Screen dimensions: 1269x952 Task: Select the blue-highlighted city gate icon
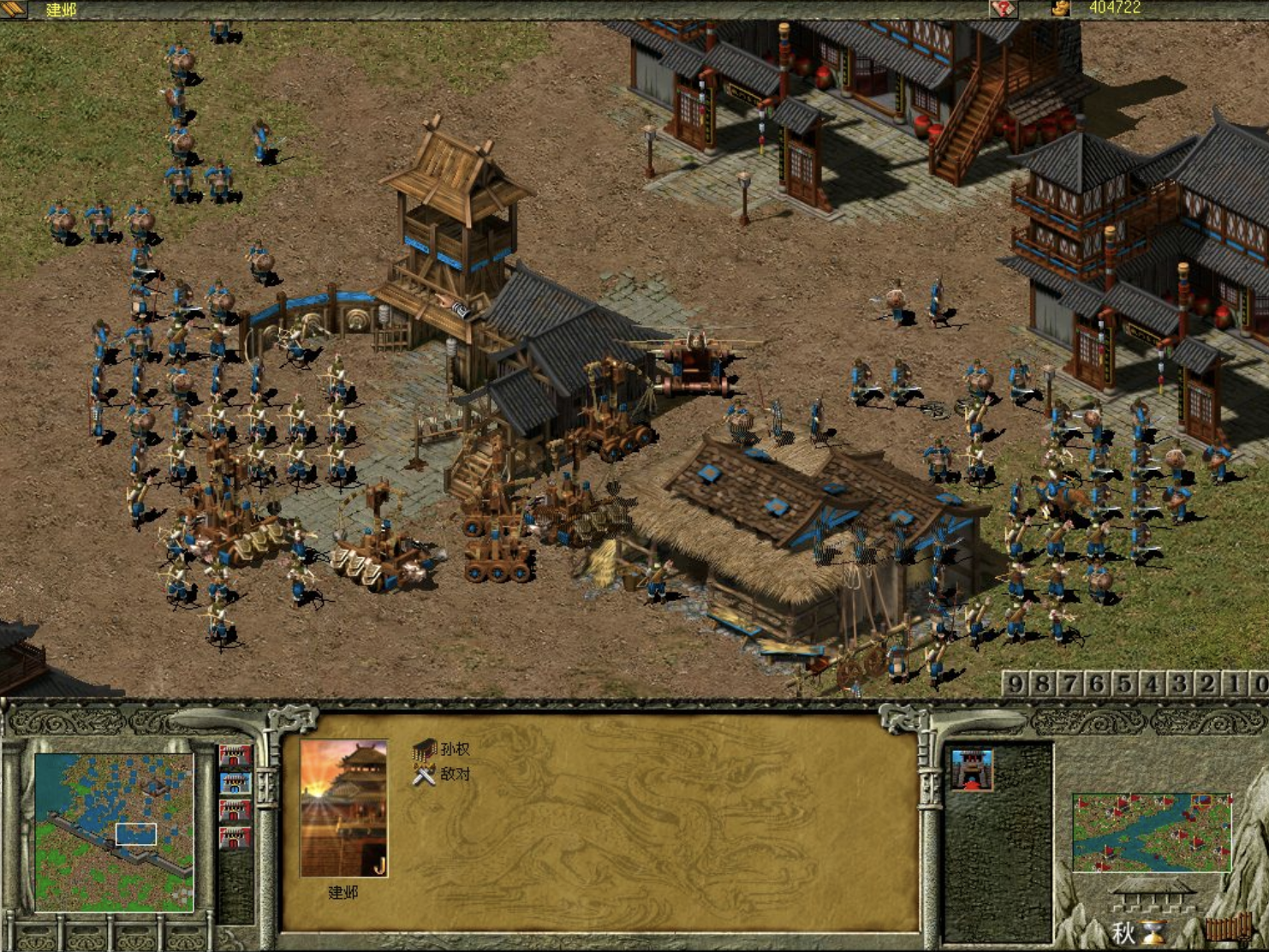pos(235,783)
